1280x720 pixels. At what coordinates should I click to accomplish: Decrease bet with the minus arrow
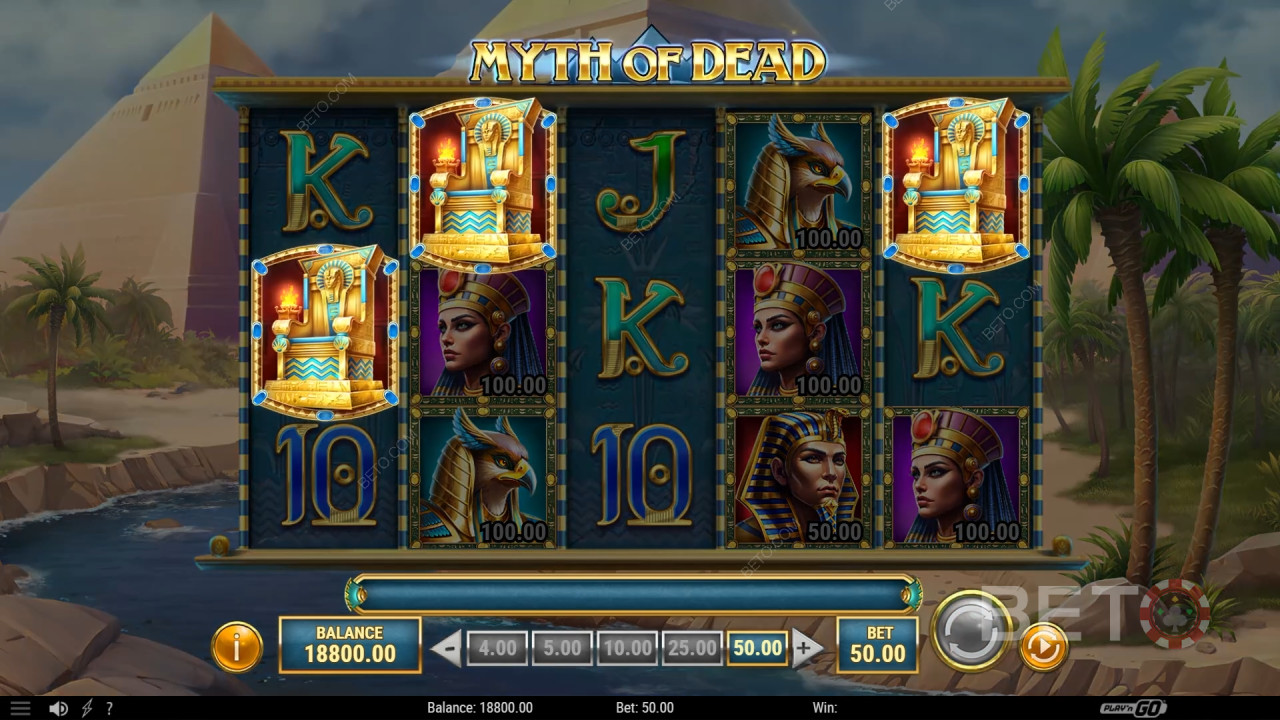(446, 648)
